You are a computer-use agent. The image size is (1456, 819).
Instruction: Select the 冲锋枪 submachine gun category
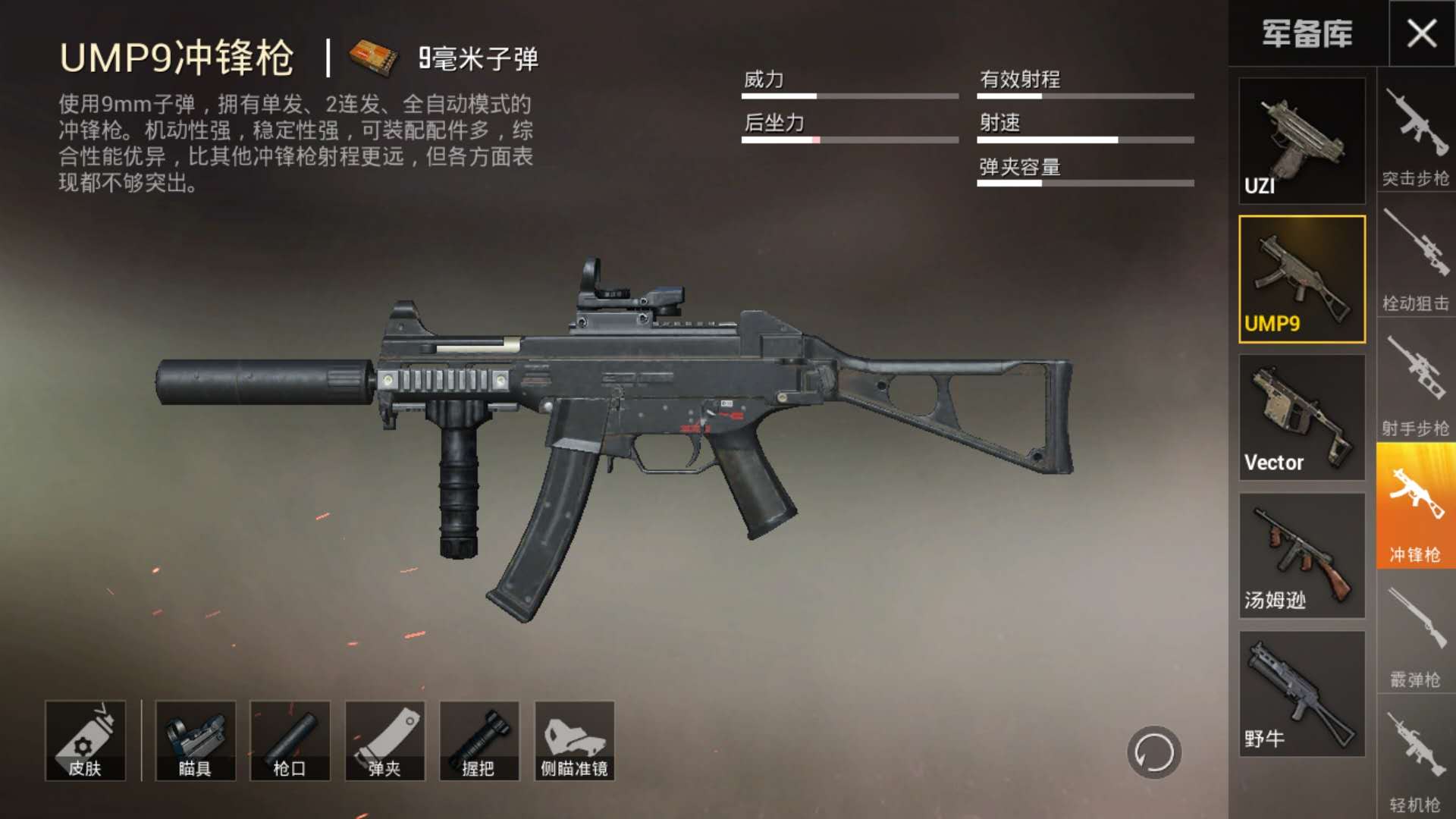[x=1415, y=507]
